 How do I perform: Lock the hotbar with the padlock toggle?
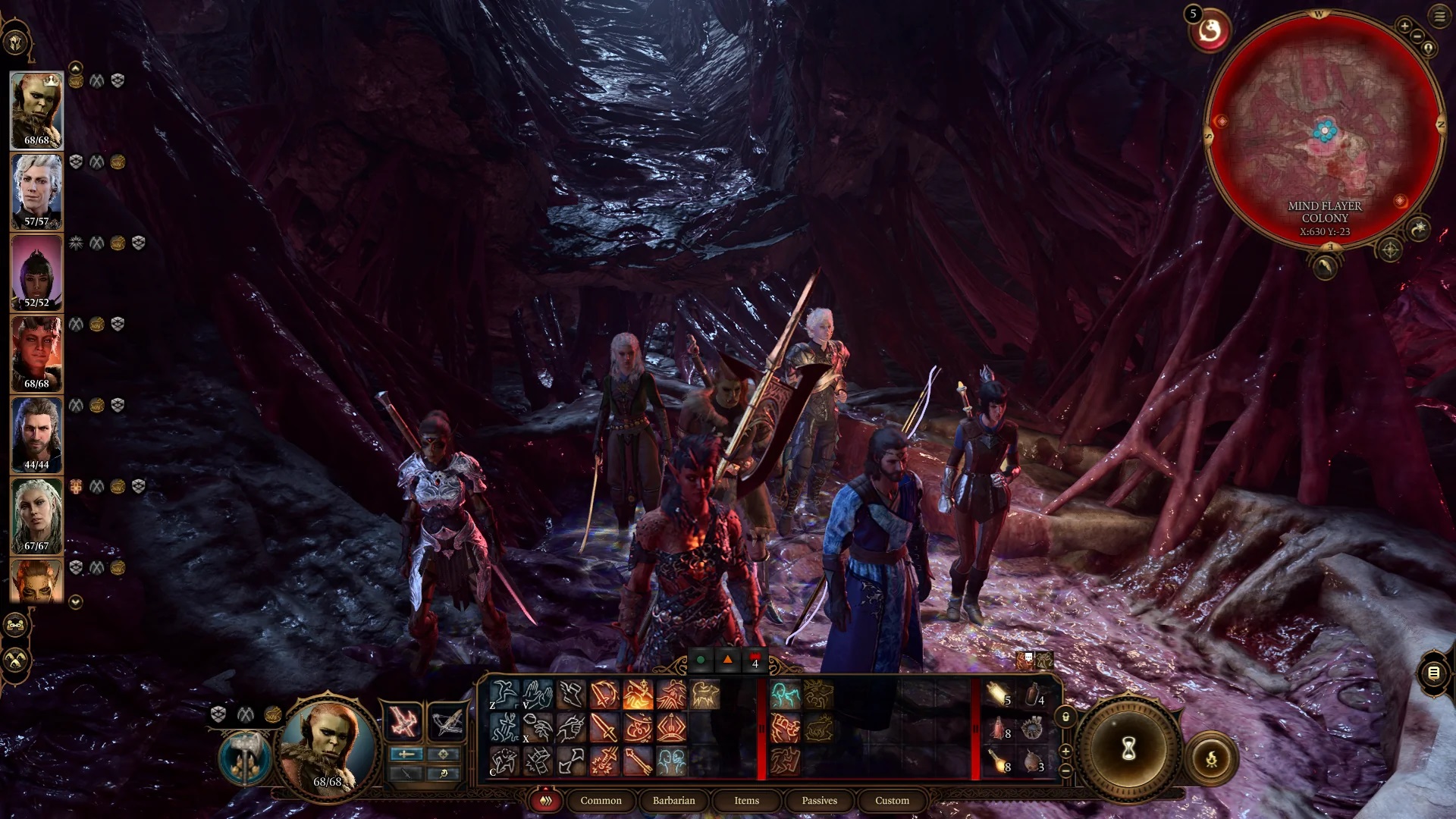point(1065,717)
